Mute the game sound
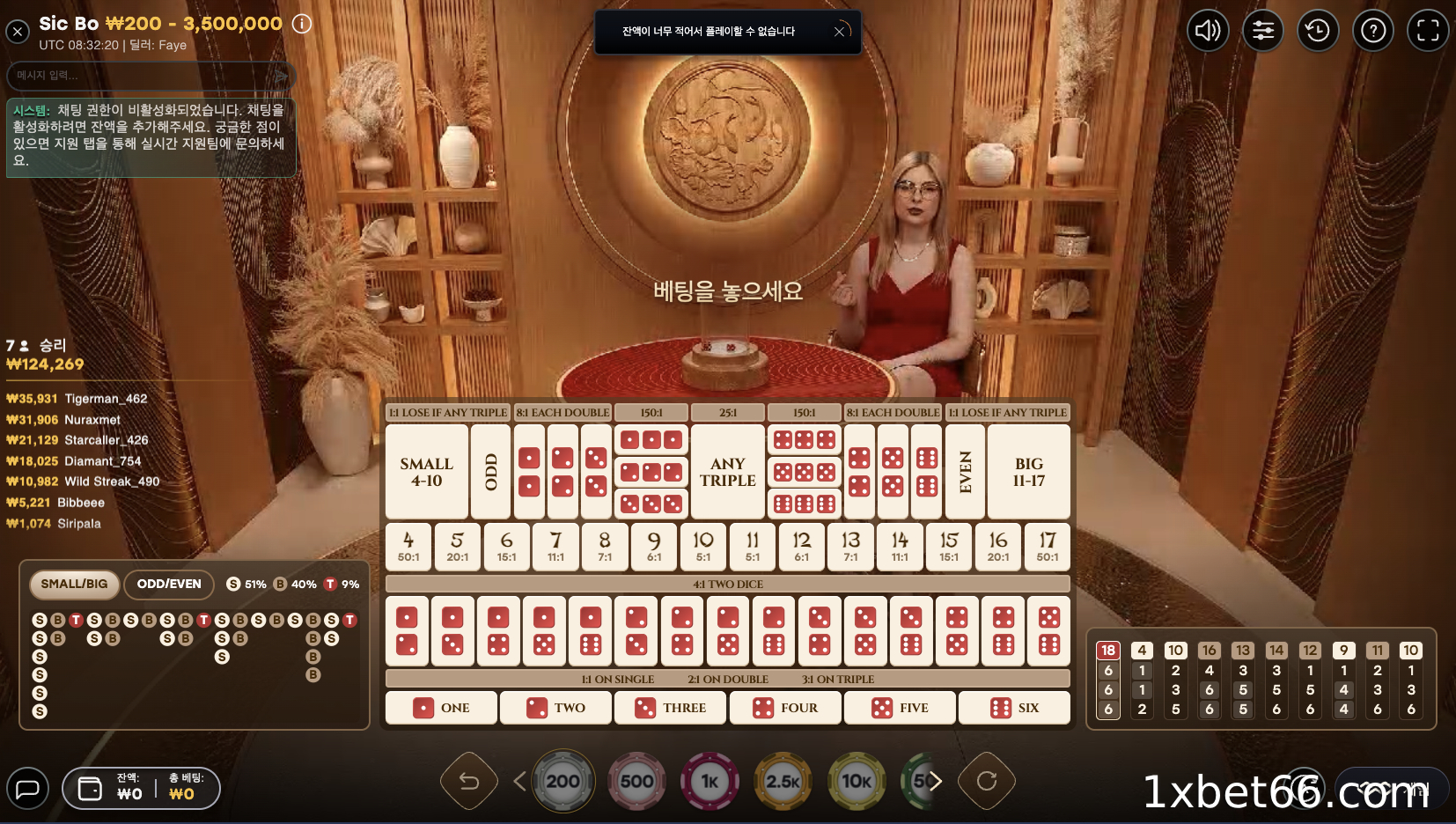Screen dimensions: 1456x824 point(1209,30)
